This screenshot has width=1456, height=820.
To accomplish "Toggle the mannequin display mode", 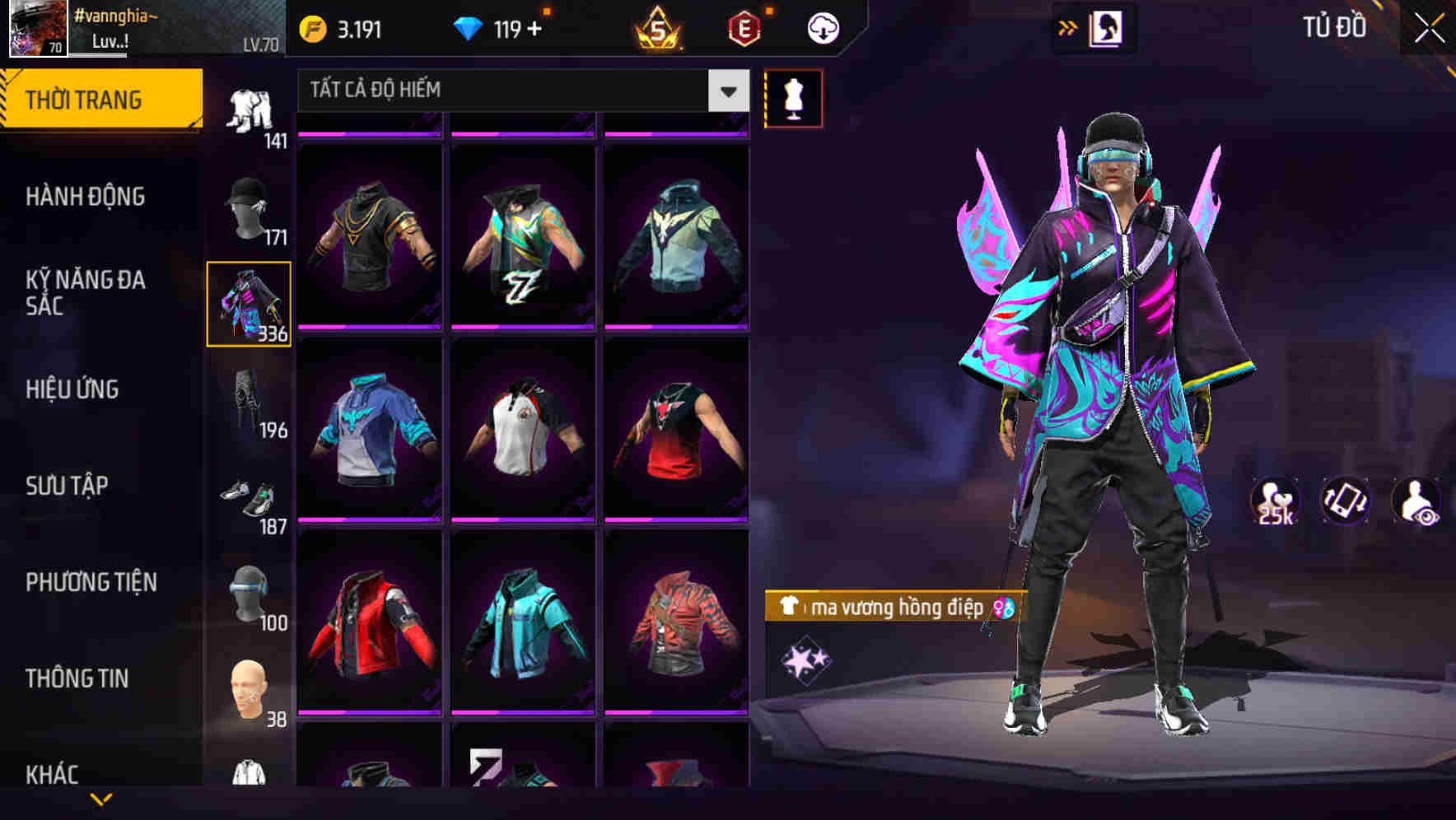I will [x=794, y=98].
